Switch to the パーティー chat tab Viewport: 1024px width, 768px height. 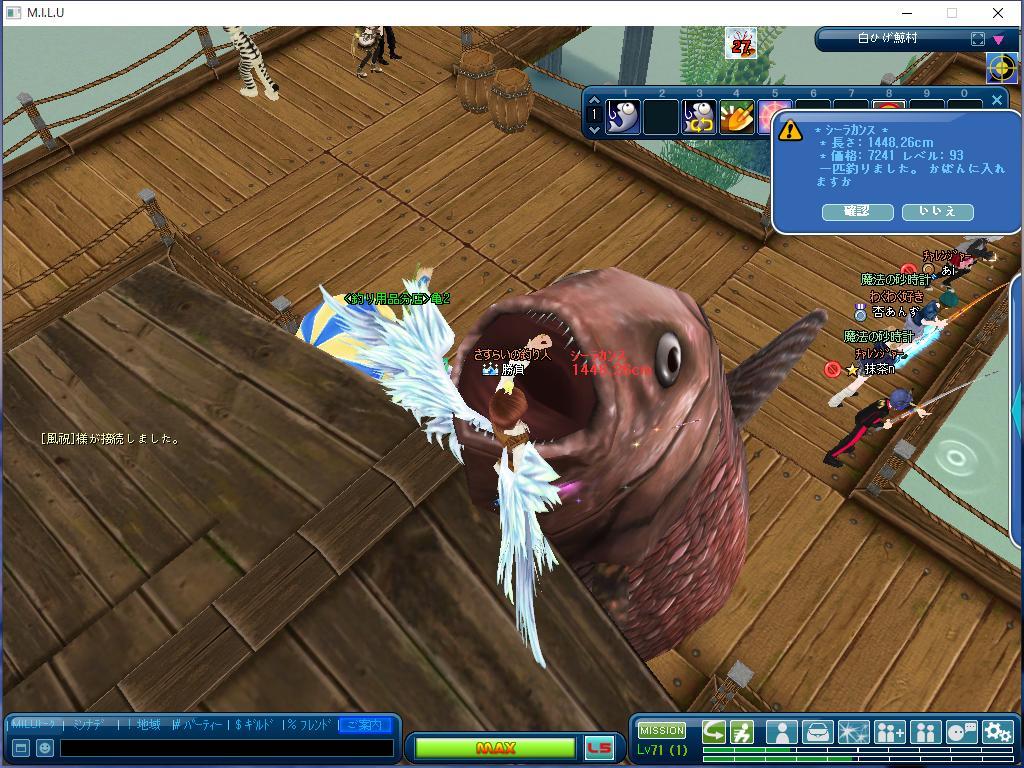[198, 725]
